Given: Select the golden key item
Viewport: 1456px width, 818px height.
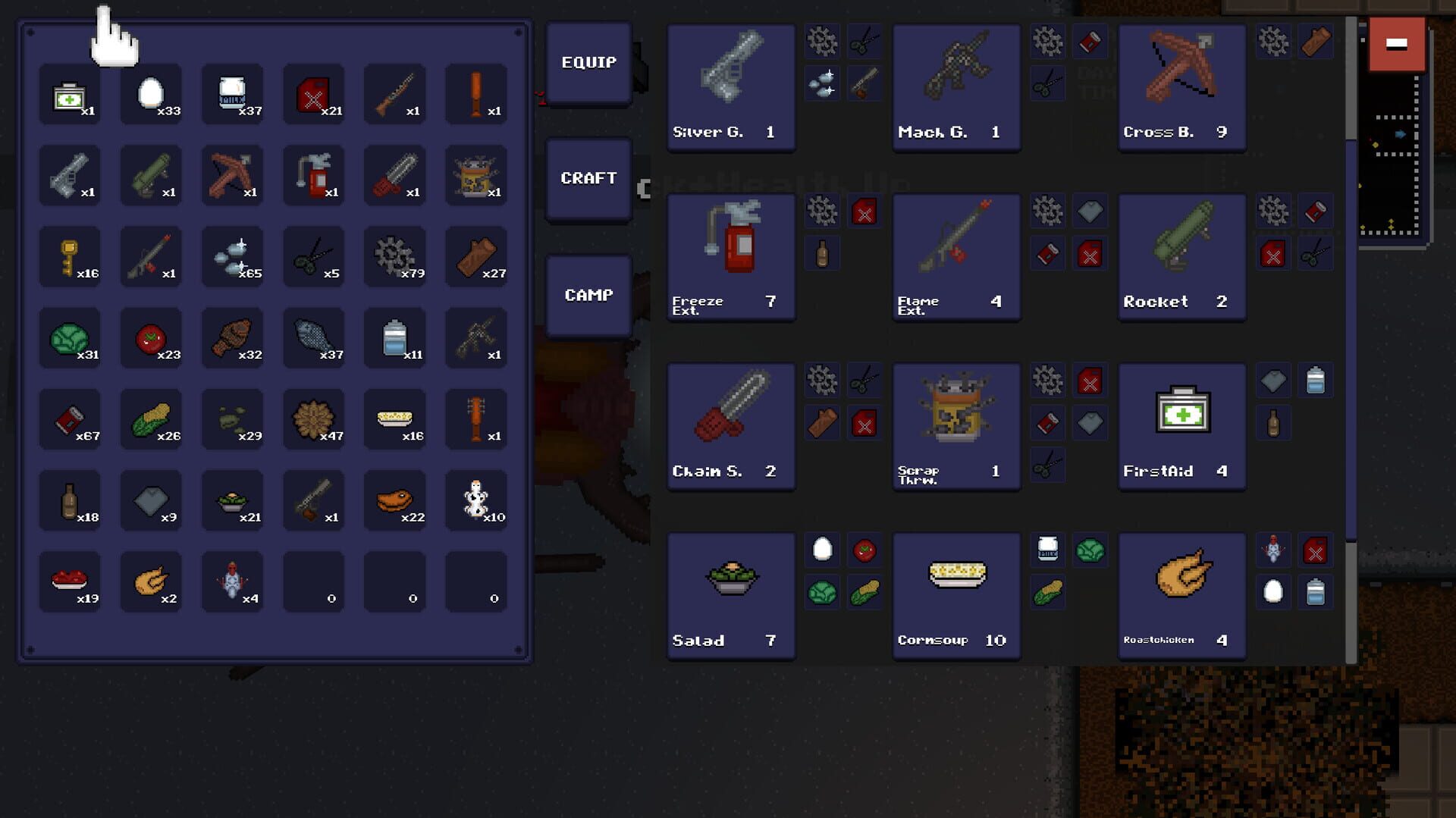Looking at the screenshot, I should coord(70,256).
